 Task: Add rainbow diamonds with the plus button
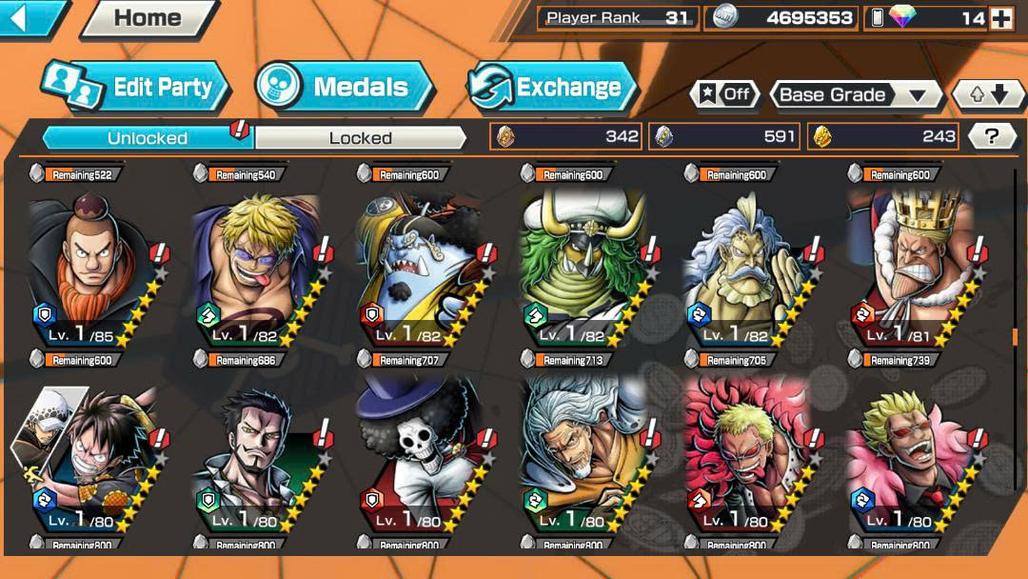(x=1001, y=18)
